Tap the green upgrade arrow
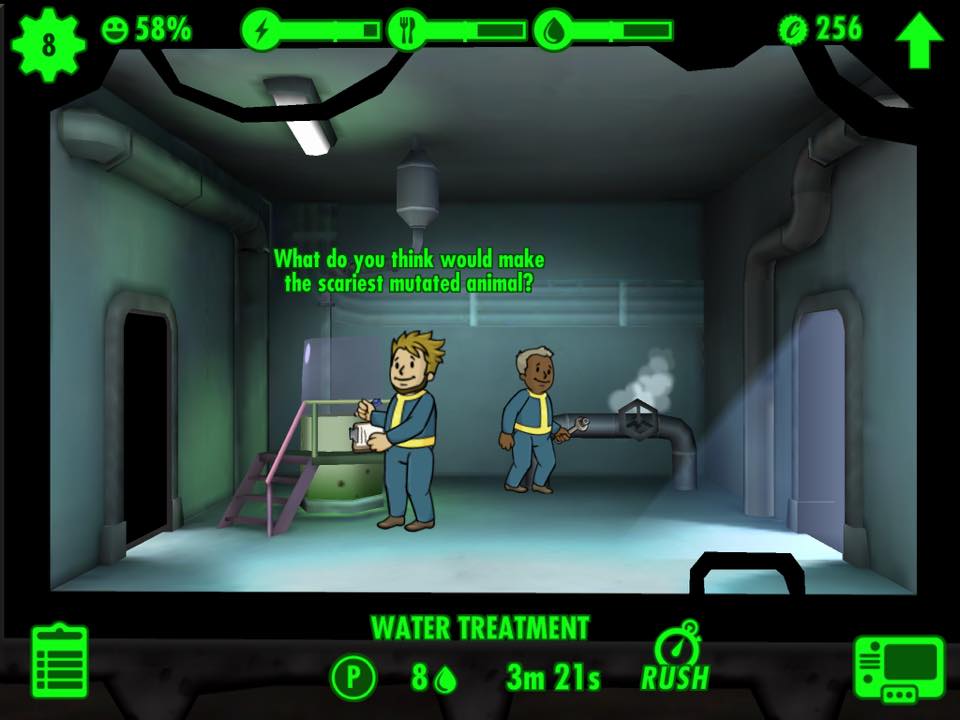The image size is (960, 720). (918, 41)
